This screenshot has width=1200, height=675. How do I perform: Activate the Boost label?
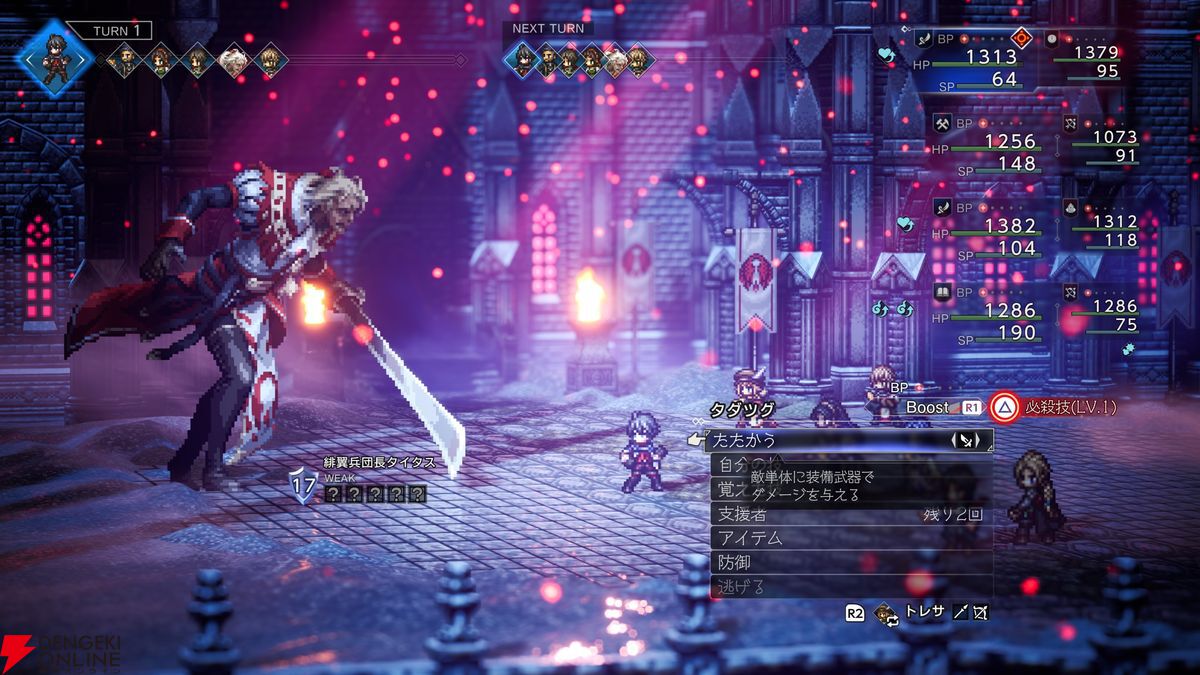pyautogui.click(x=927, y=408)
